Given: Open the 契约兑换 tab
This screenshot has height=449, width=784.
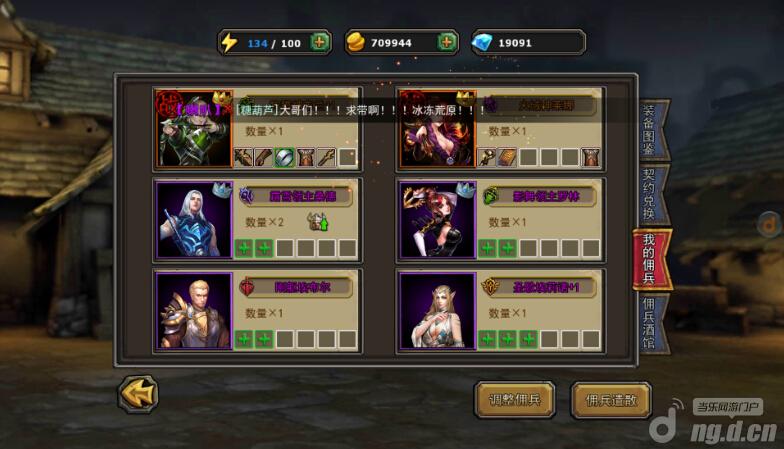Looking at the screenshot, I should 650,194.
